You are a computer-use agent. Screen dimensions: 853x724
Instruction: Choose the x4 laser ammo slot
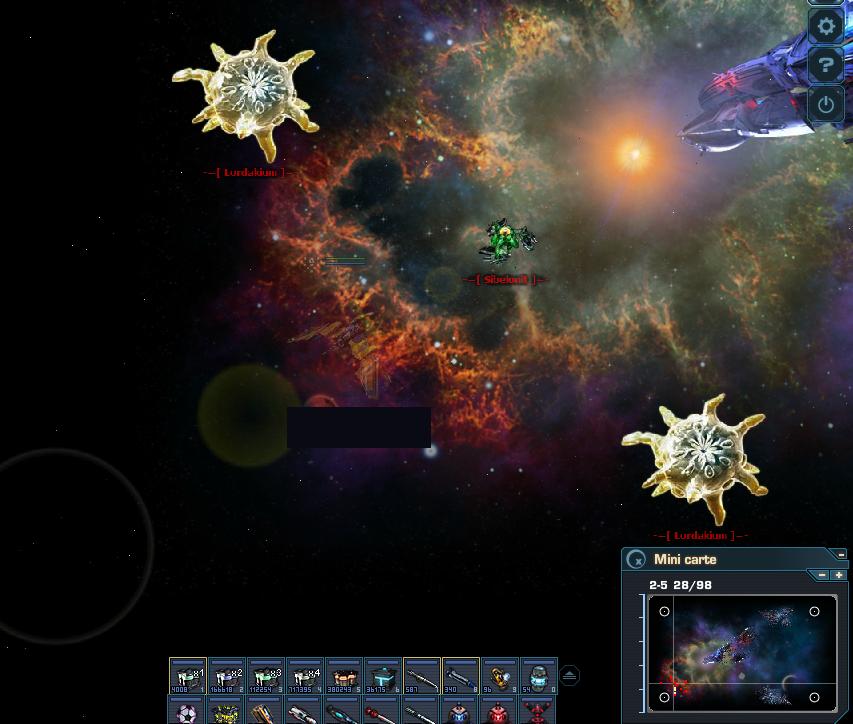click(305, 676)
